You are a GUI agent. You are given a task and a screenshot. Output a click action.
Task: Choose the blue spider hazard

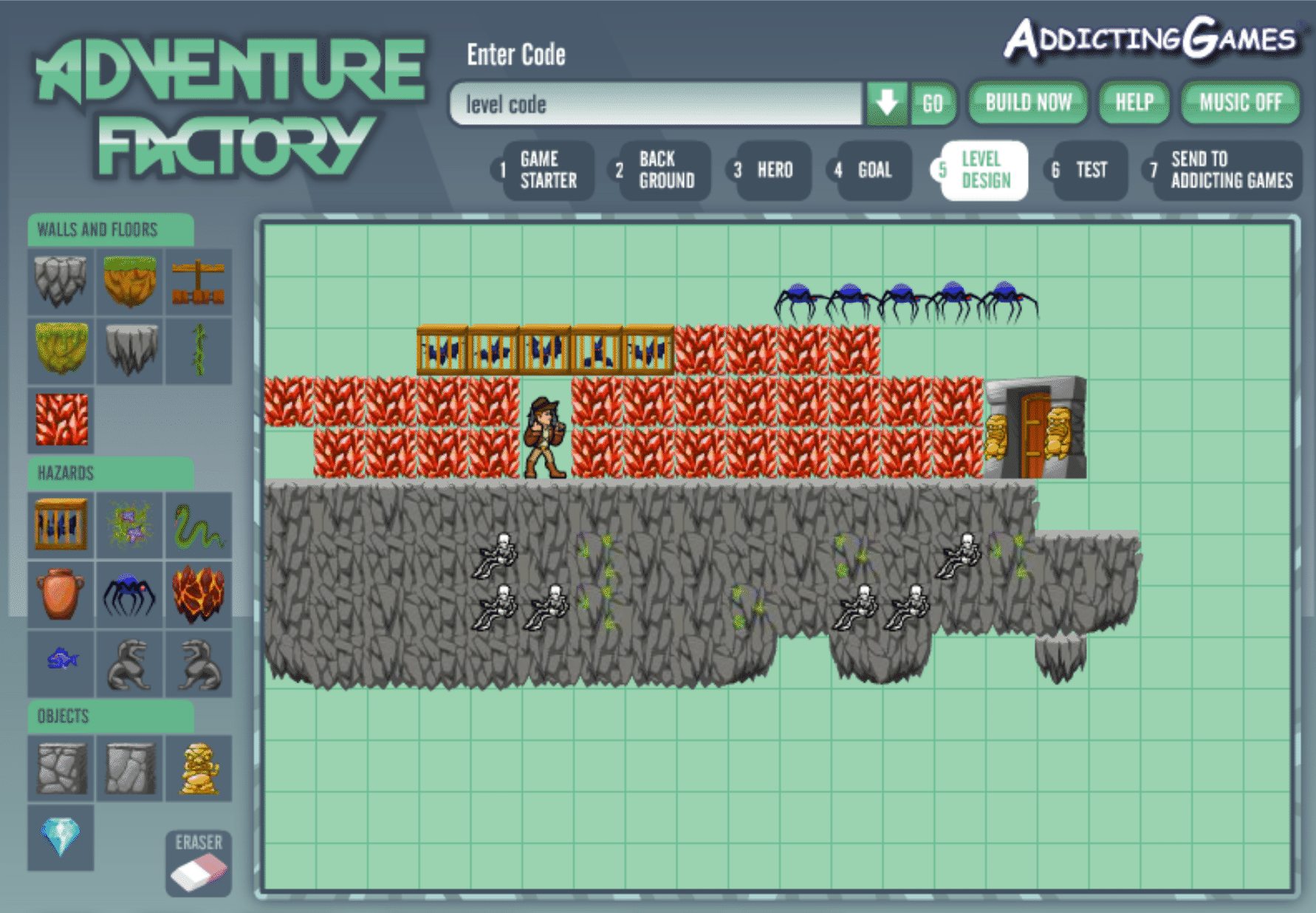click(x=131, y=595)
